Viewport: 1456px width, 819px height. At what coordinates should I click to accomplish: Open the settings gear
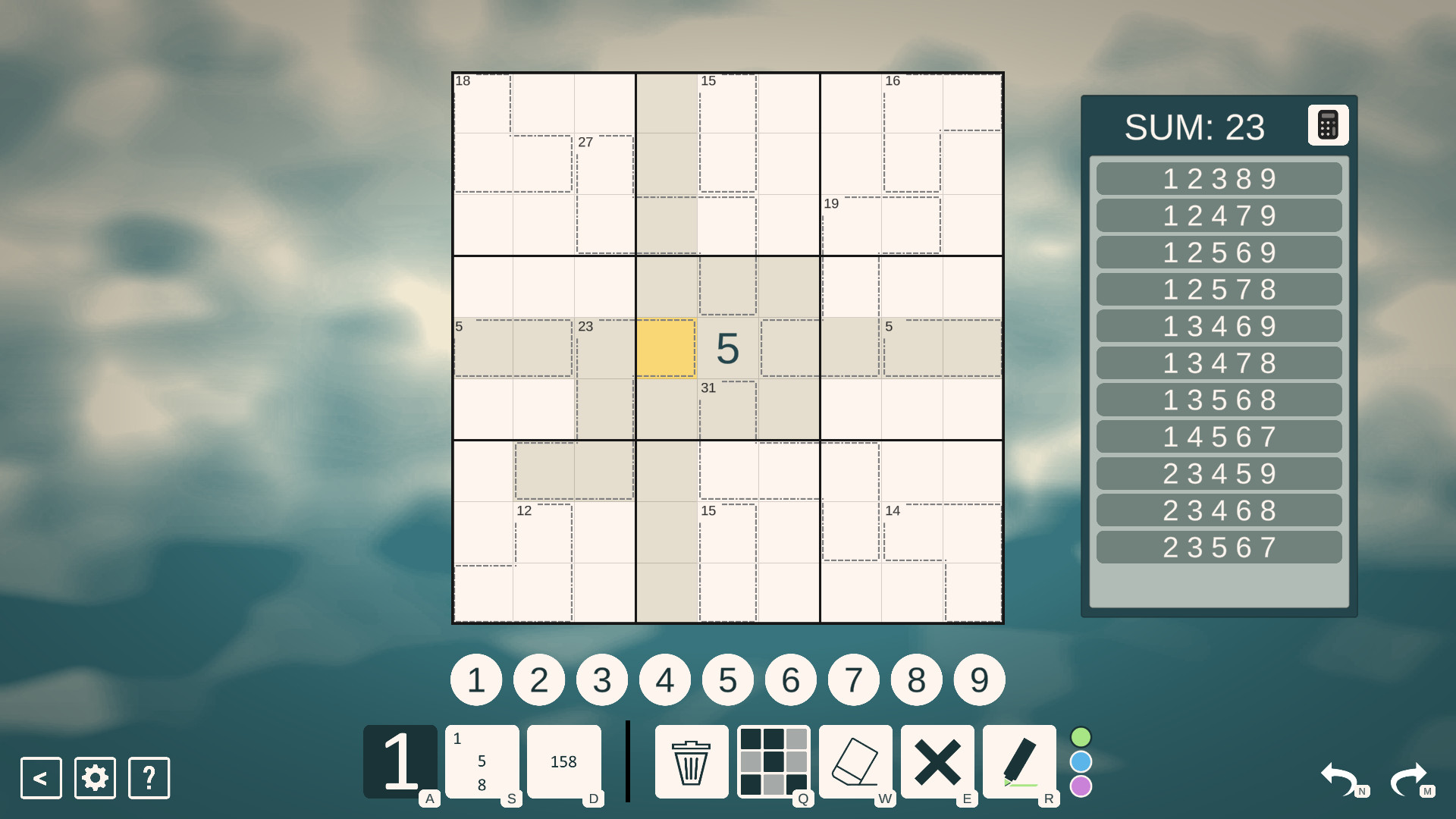(94, 778)
